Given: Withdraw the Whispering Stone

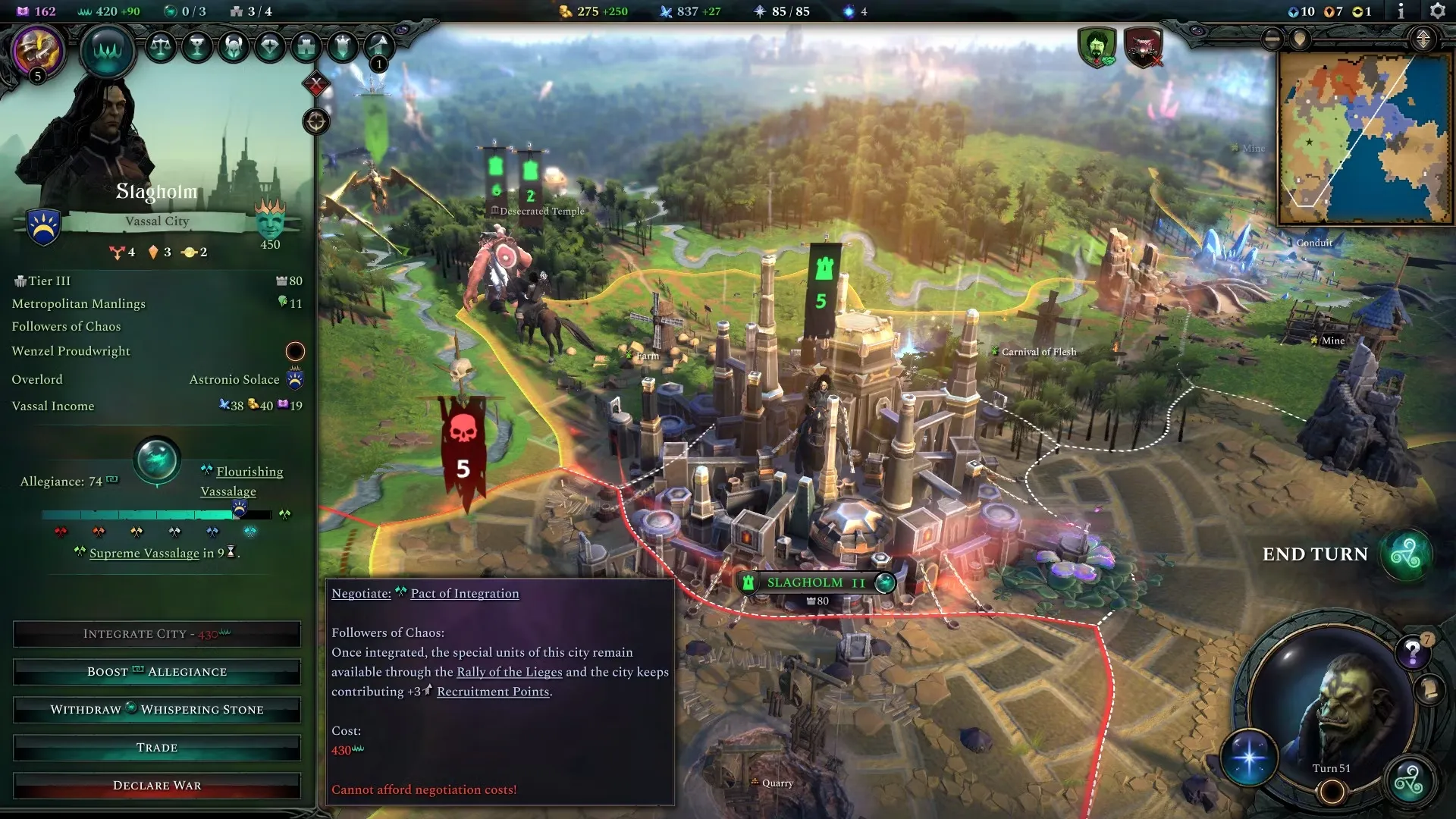Looking at the screenshot, I should tap(157, 710).
